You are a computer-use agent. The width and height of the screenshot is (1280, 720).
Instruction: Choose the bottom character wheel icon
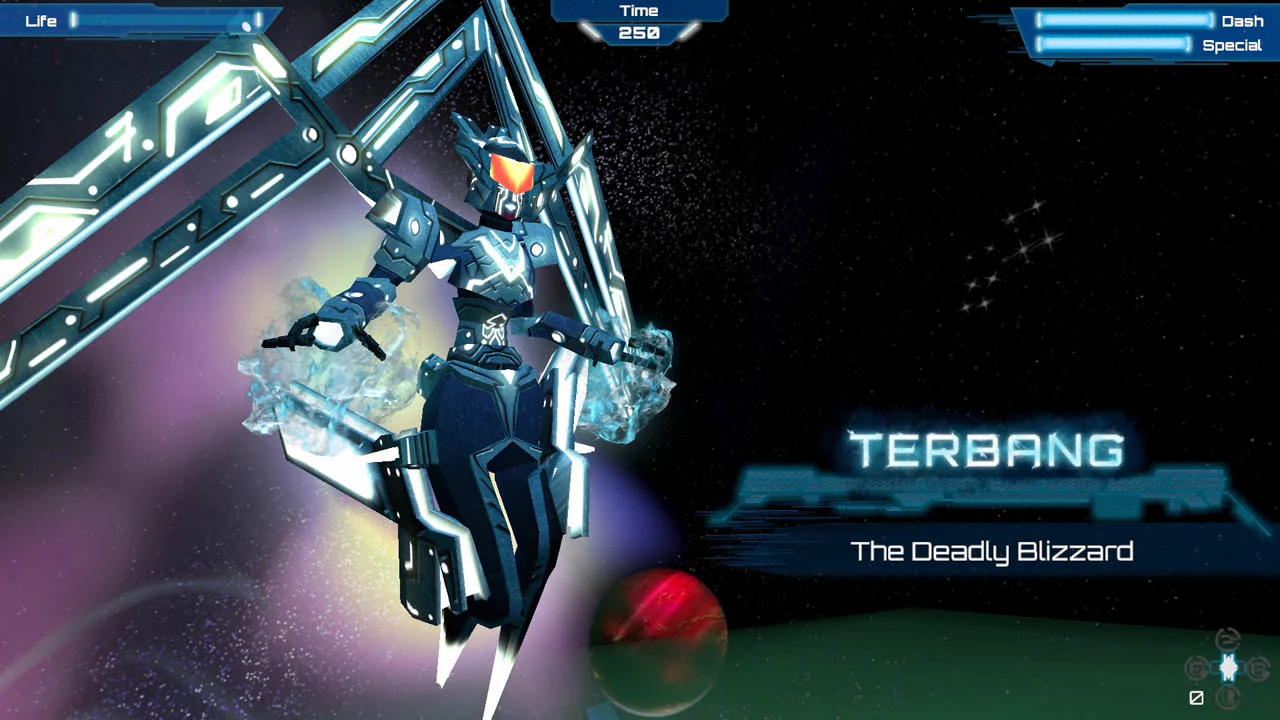click(x=1227, y=695)
